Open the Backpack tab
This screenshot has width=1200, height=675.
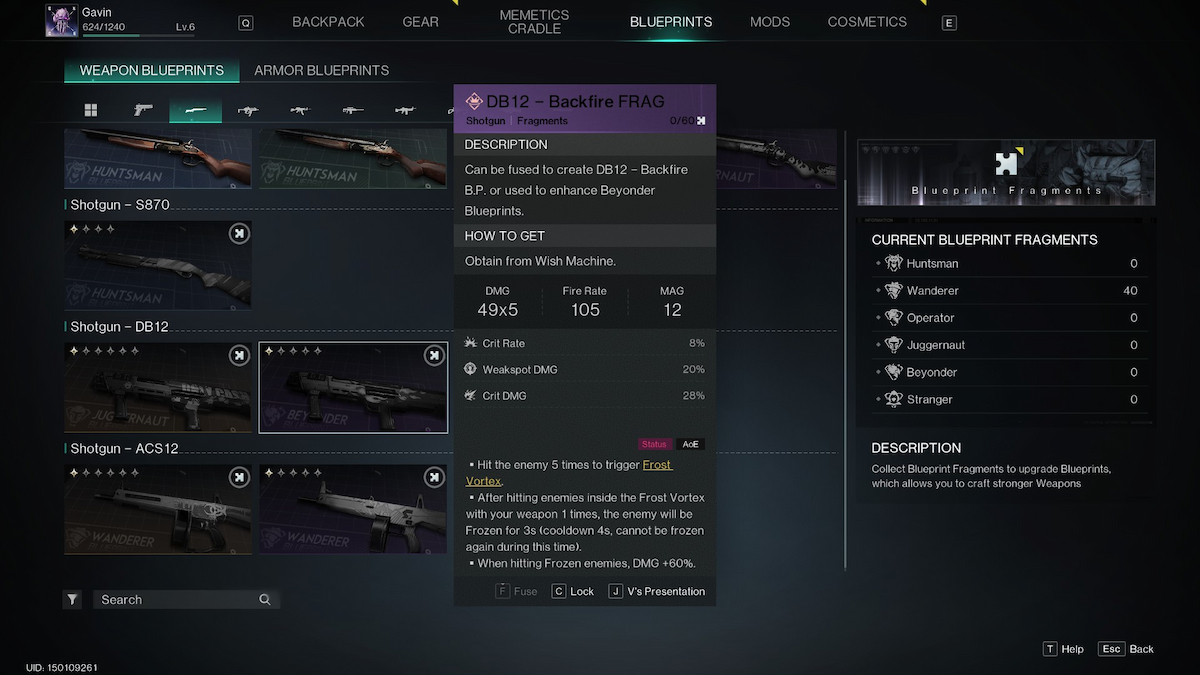328,22
